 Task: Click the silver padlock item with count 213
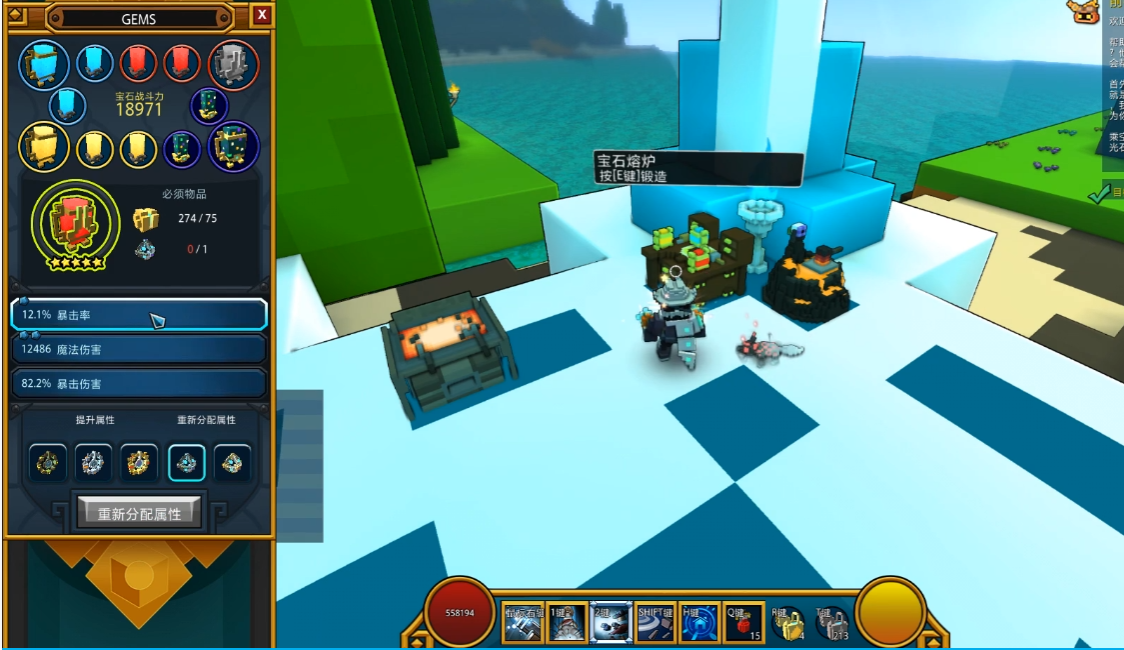(x=833, y=624)
